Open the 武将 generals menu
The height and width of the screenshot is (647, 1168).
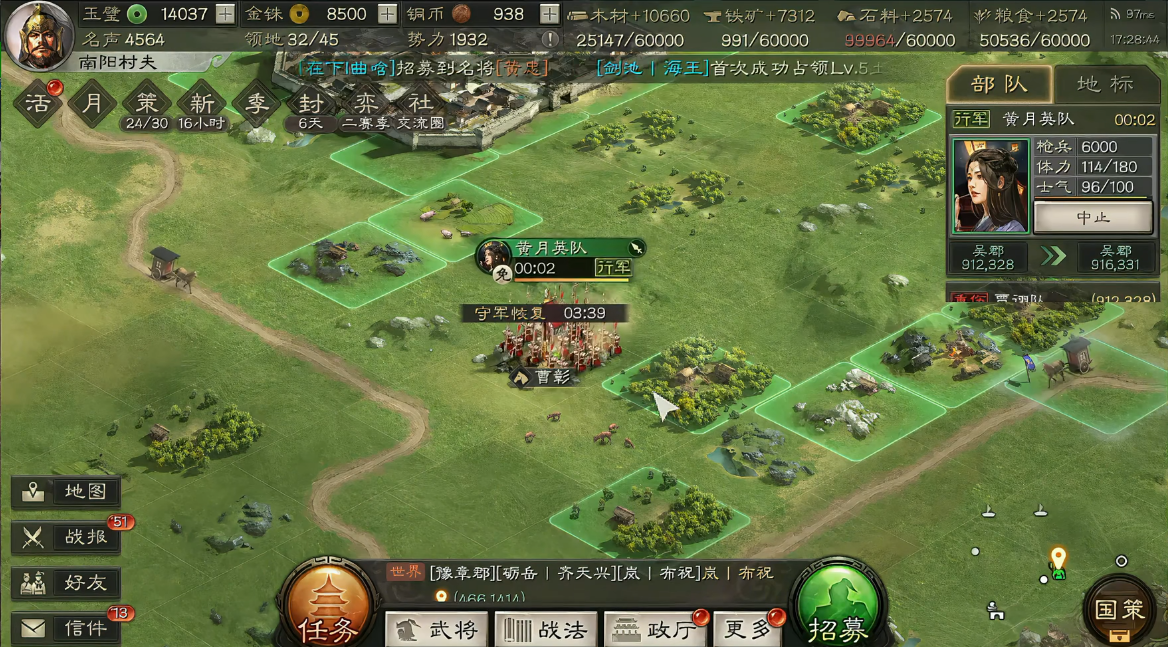click(437, 629)
